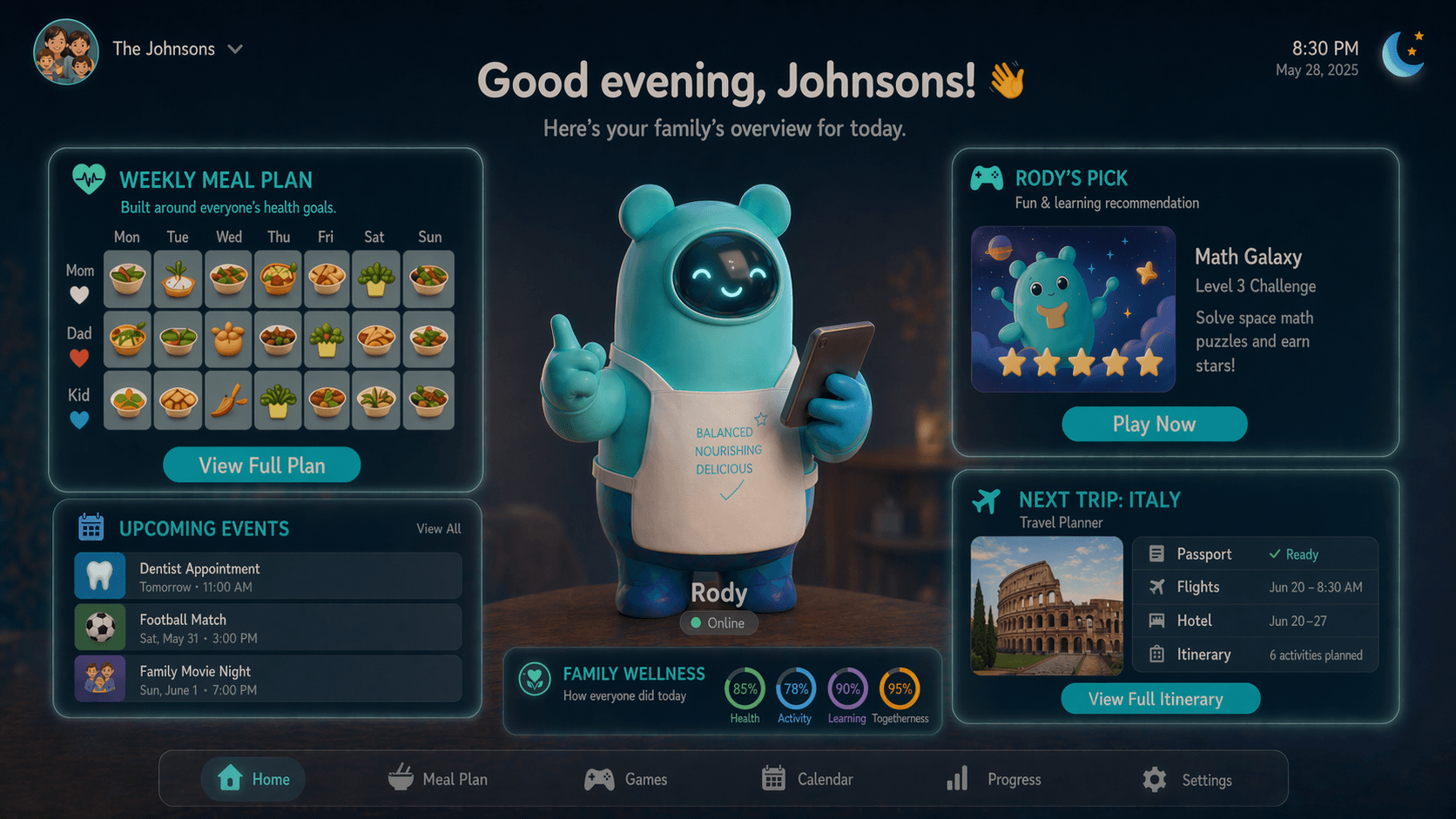This screenshot has height=819, width=1456.
Task: Switch to the Home tab
Action: (253, 779)
